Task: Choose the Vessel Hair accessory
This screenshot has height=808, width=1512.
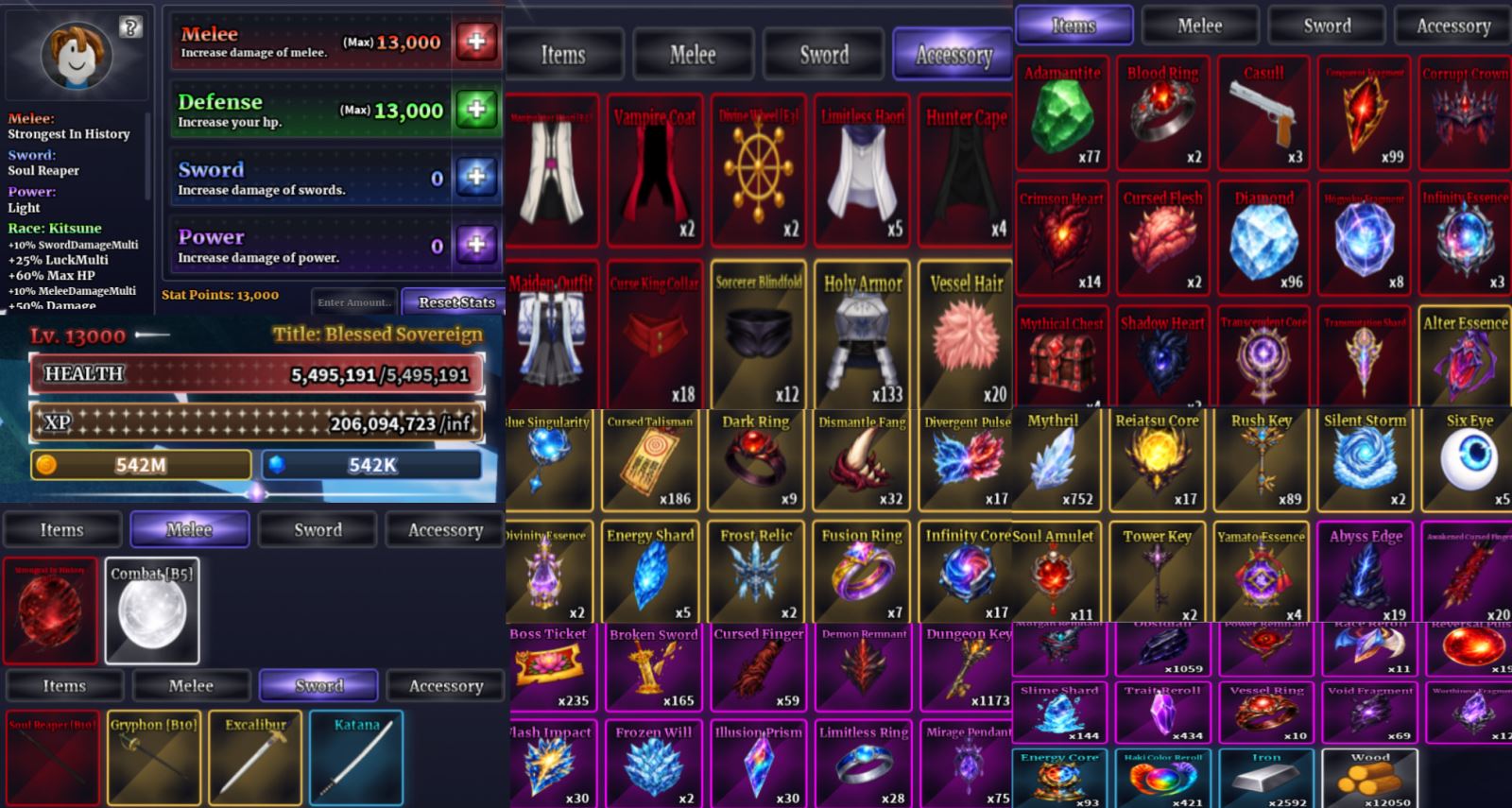Action: coord(966,335)
